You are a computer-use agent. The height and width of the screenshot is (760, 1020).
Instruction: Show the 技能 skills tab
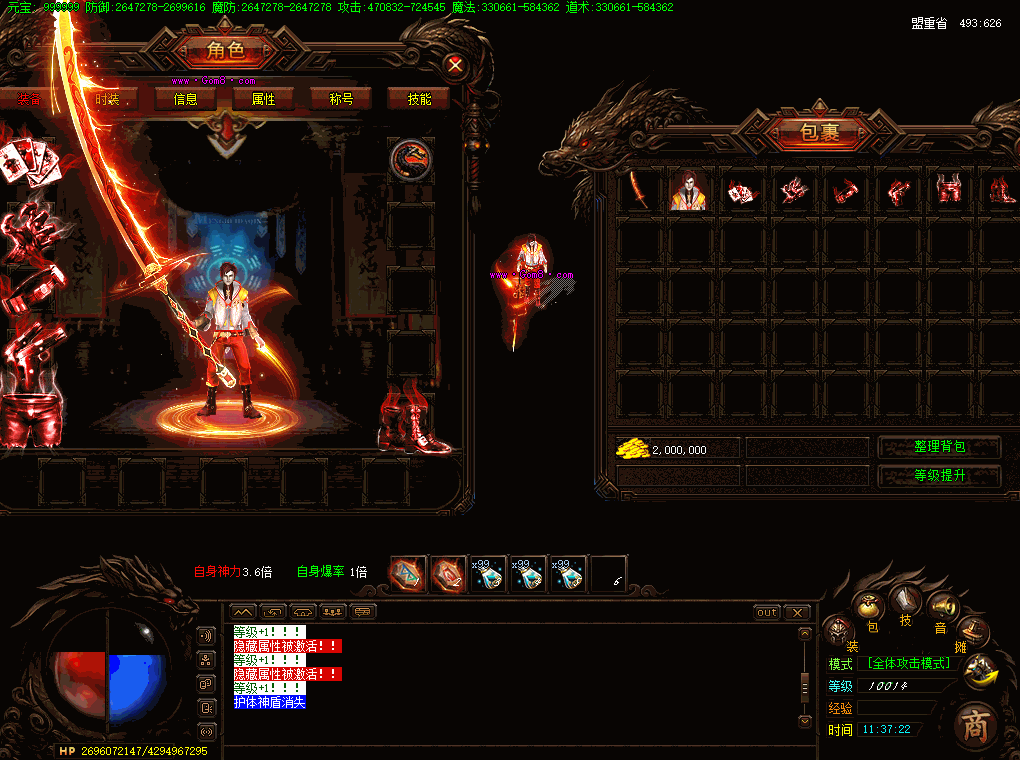[419, 99]
